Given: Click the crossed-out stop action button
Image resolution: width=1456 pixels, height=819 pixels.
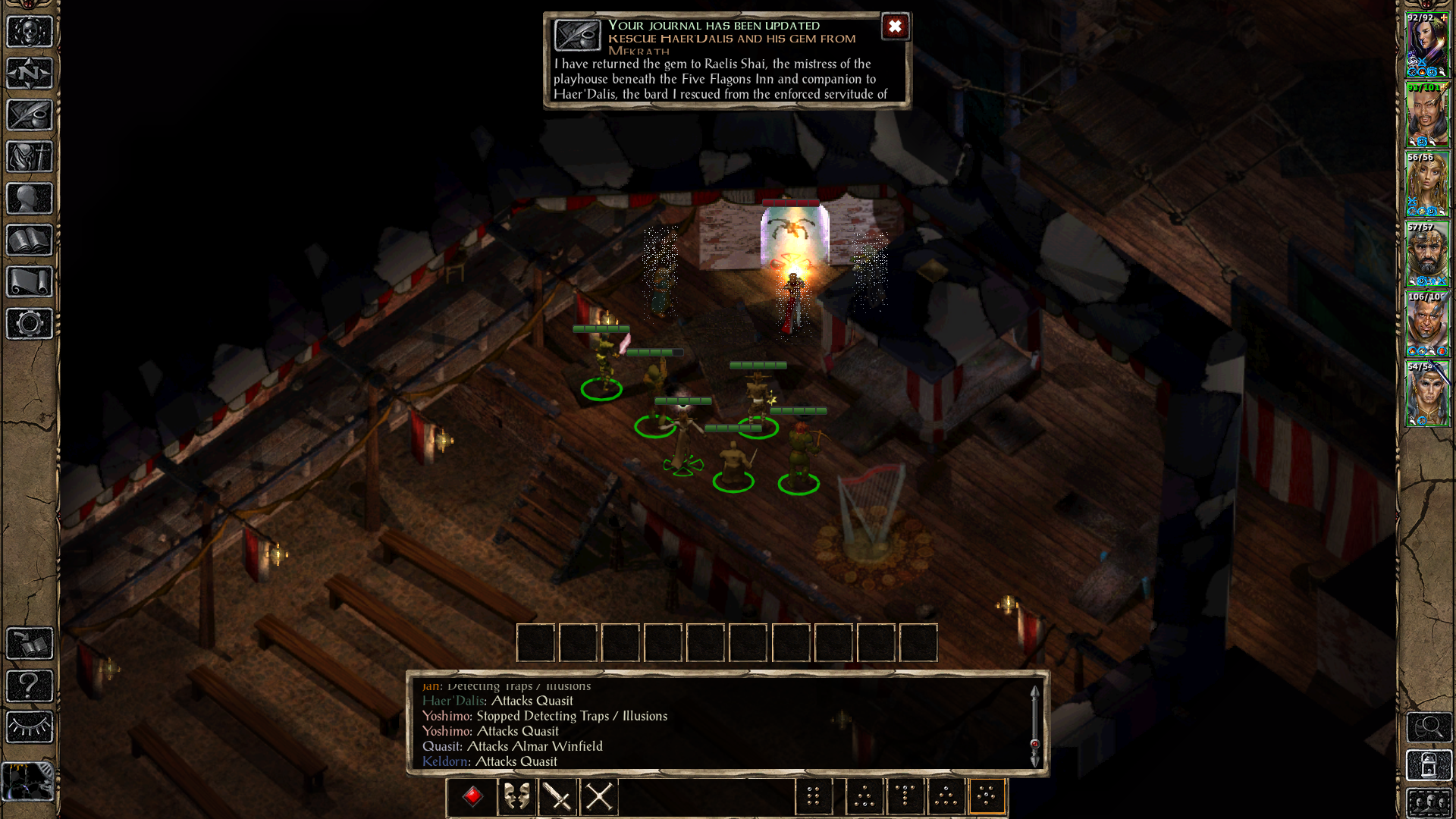Looking at the screenshot, I should point(599,797).
